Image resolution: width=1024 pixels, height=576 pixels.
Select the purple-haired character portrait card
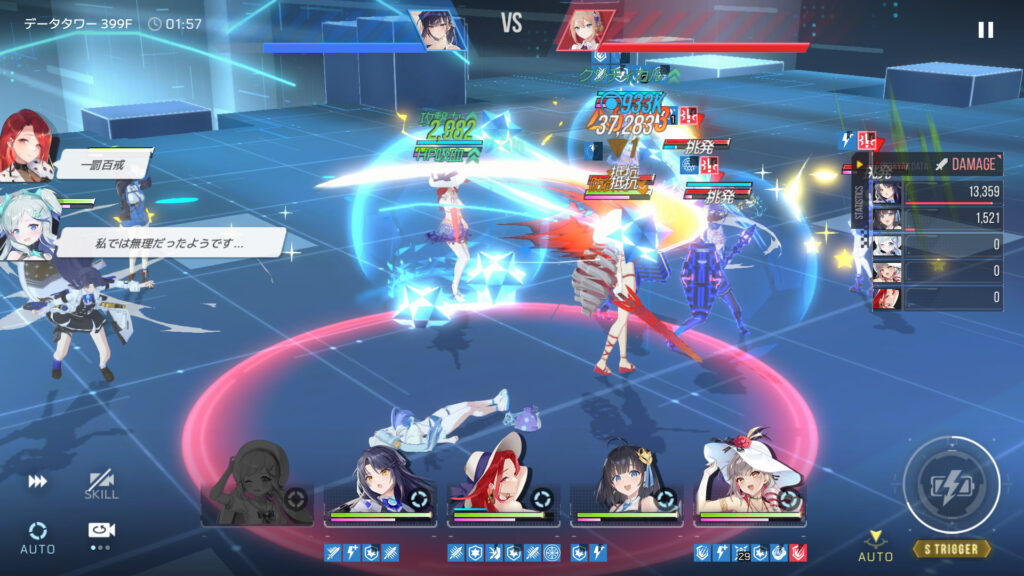click(380, 487)
